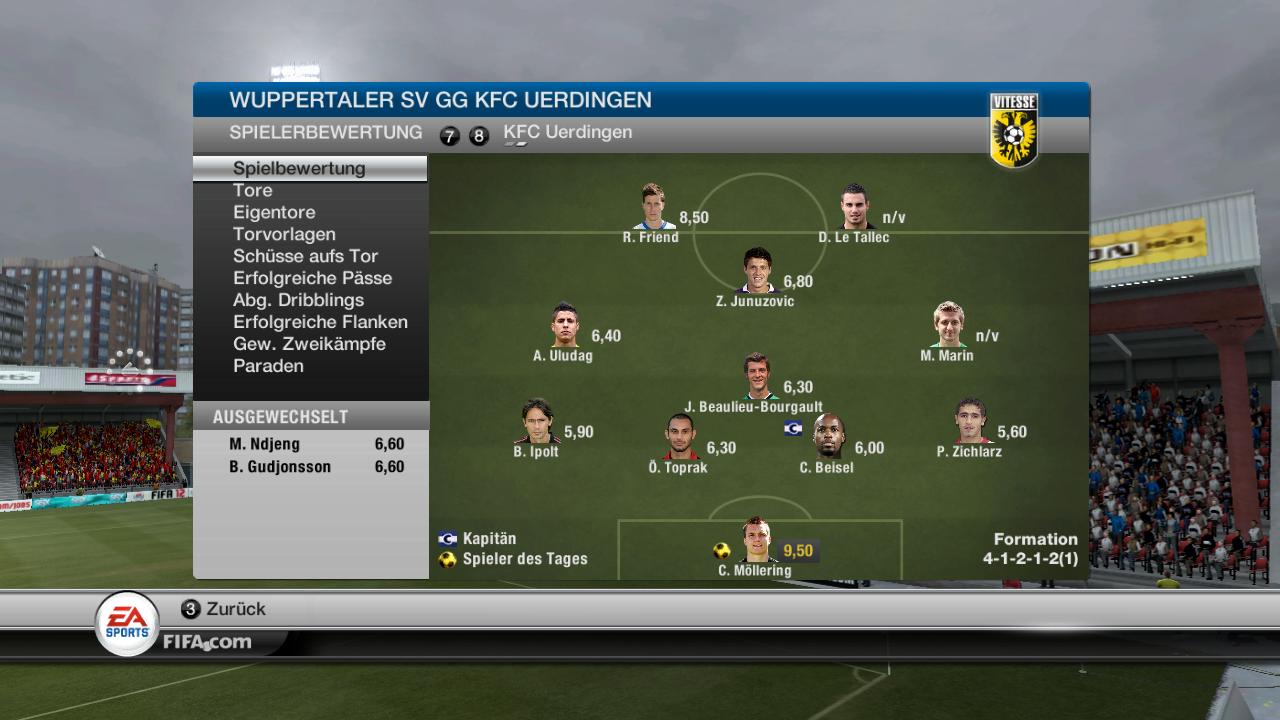1280x720 pixels.
Task: Choose Abg. Dribblings entry
Action: coord(298,300)
